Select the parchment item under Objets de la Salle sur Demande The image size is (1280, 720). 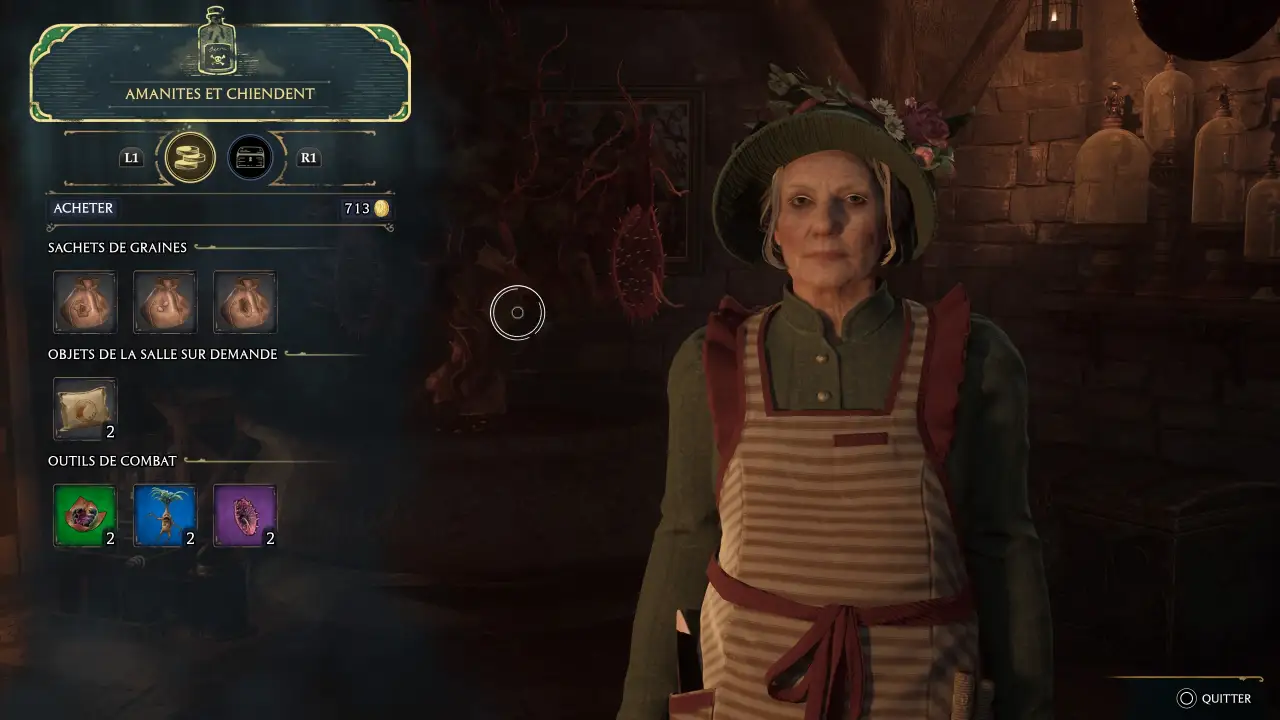click(85, 409)
